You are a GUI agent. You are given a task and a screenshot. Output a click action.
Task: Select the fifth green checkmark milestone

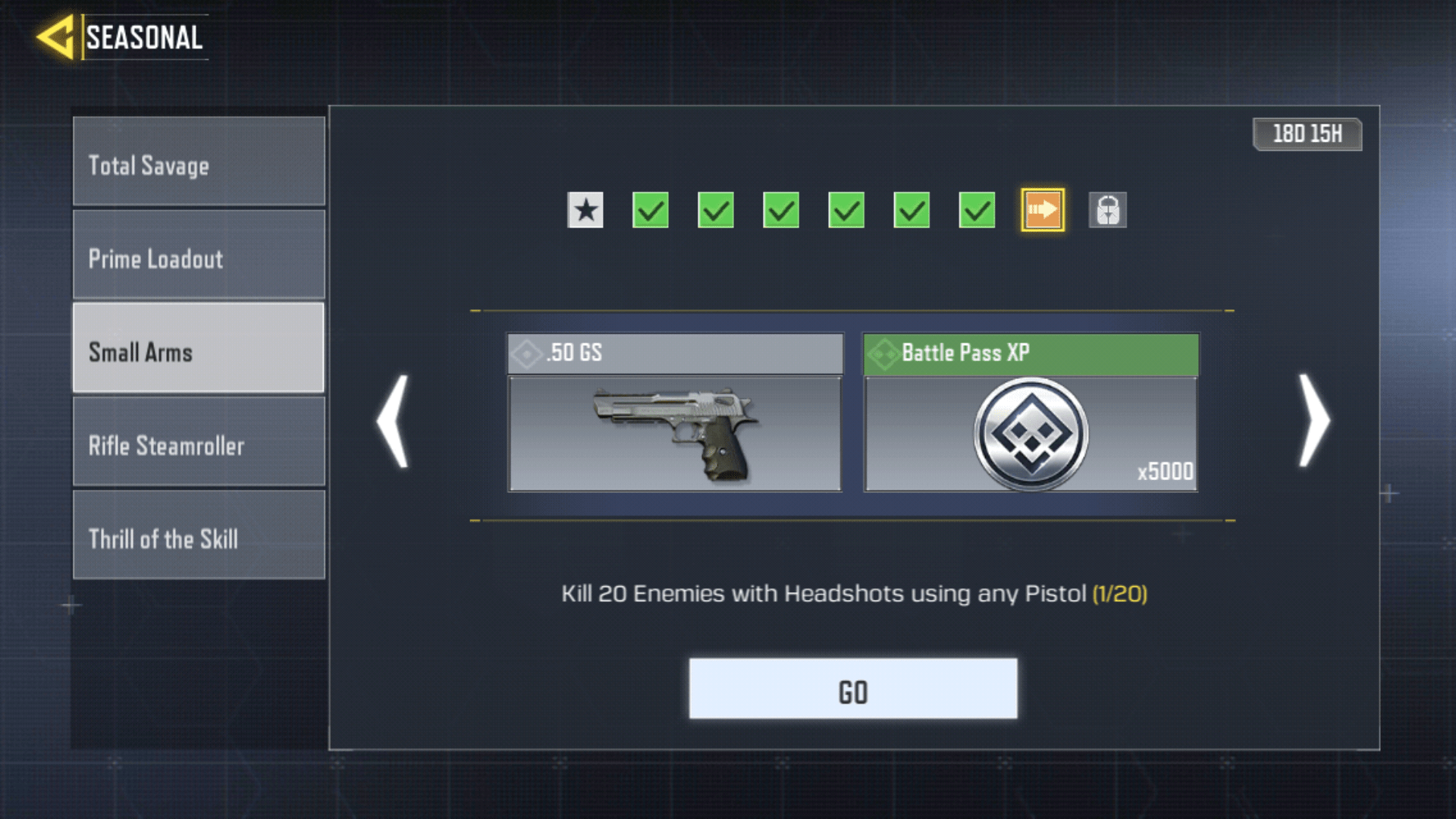tap(912, 212)
